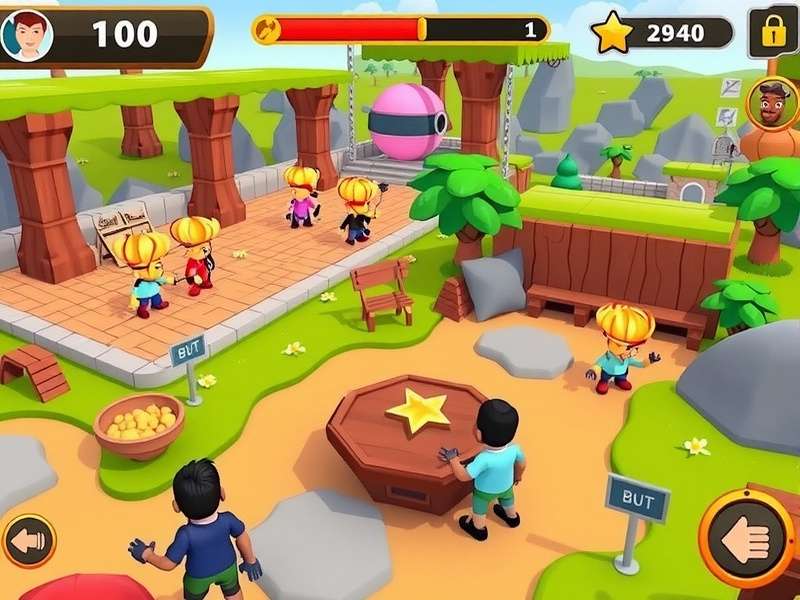Tap the player avatar portrait
This screenshot has height=600, width=800.
(27, 35)
